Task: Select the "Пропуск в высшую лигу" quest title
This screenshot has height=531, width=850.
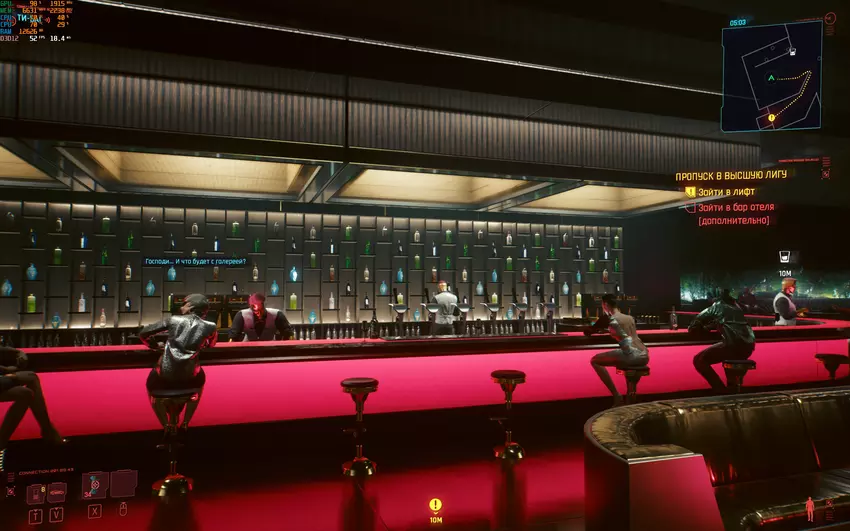Action: click(x=731, y=175)
